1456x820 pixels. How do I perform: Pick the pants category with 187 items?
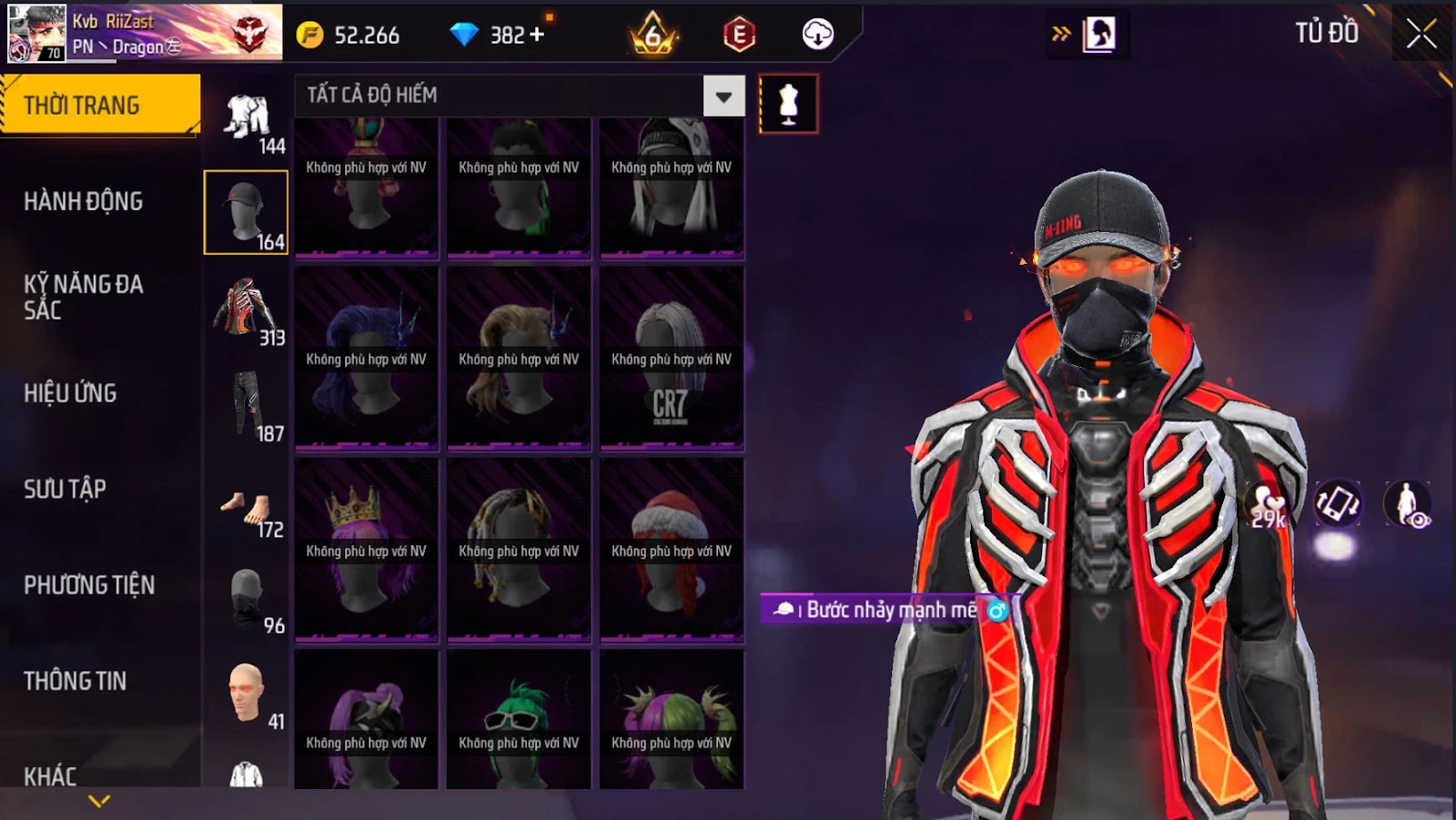click(246, 405)
